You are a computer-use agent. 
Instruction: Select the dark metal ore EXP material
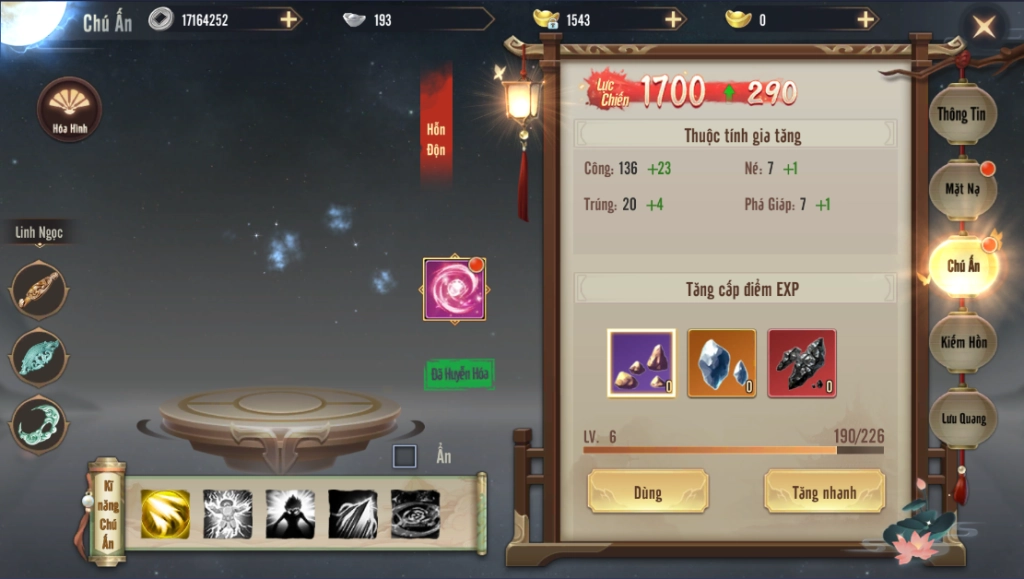tap(801, 363)
